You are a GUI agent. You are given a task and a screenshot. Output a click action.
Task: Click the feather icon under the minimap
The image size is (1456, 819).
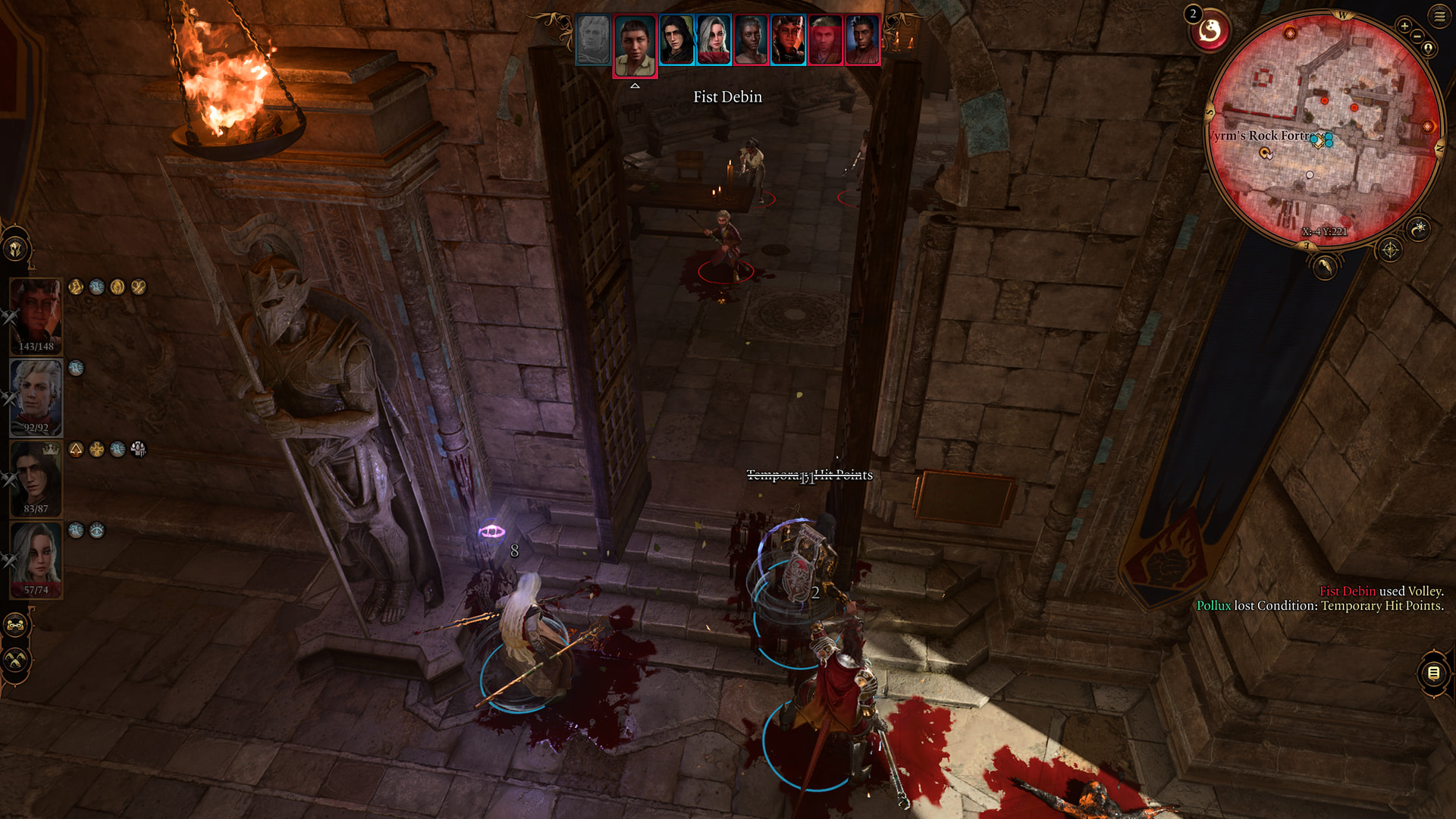(1325, 266)
